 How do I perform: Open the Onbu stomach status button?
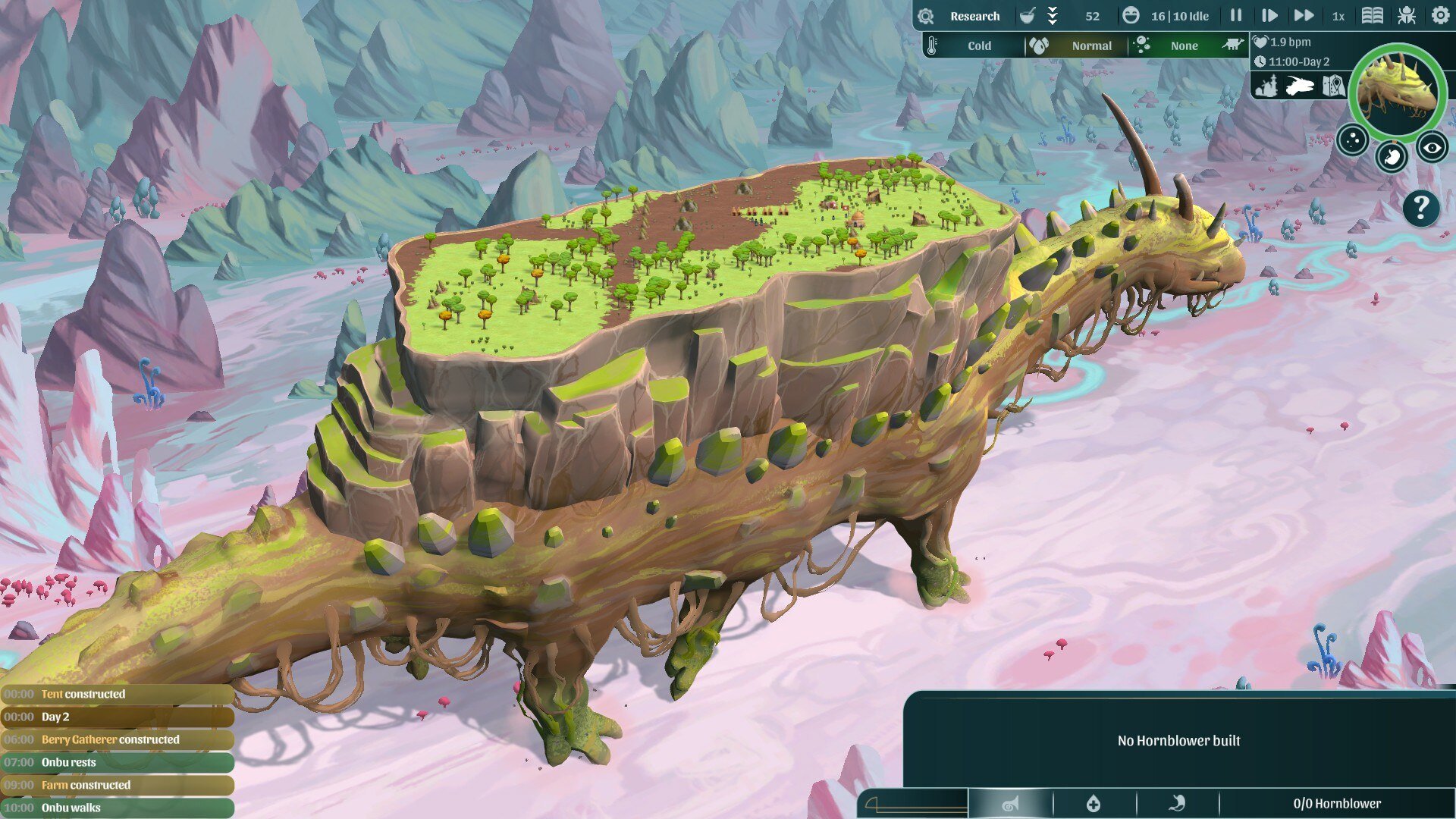click(x=1392, y=157)
